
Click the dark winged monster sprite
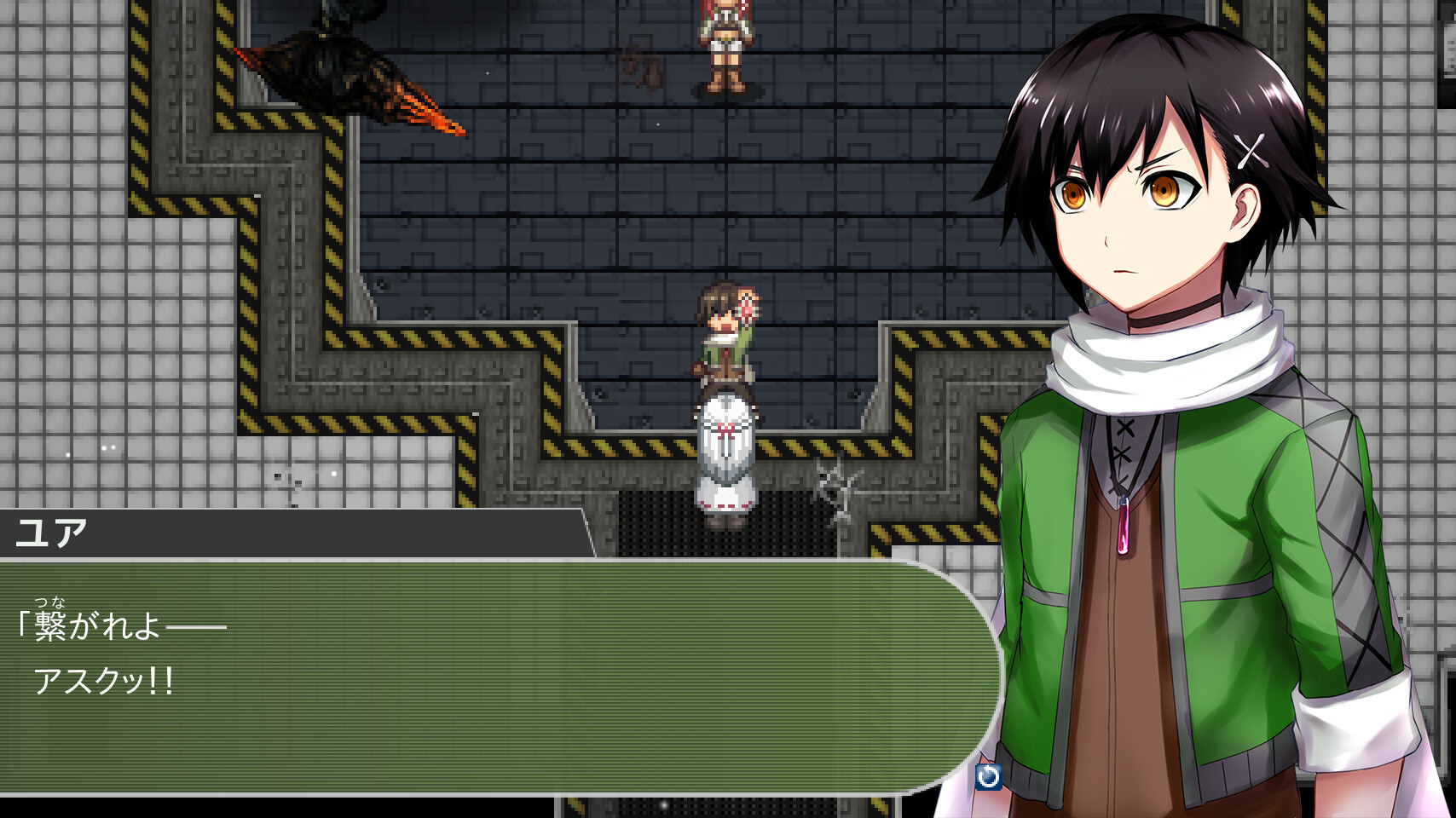click(332, 60)
